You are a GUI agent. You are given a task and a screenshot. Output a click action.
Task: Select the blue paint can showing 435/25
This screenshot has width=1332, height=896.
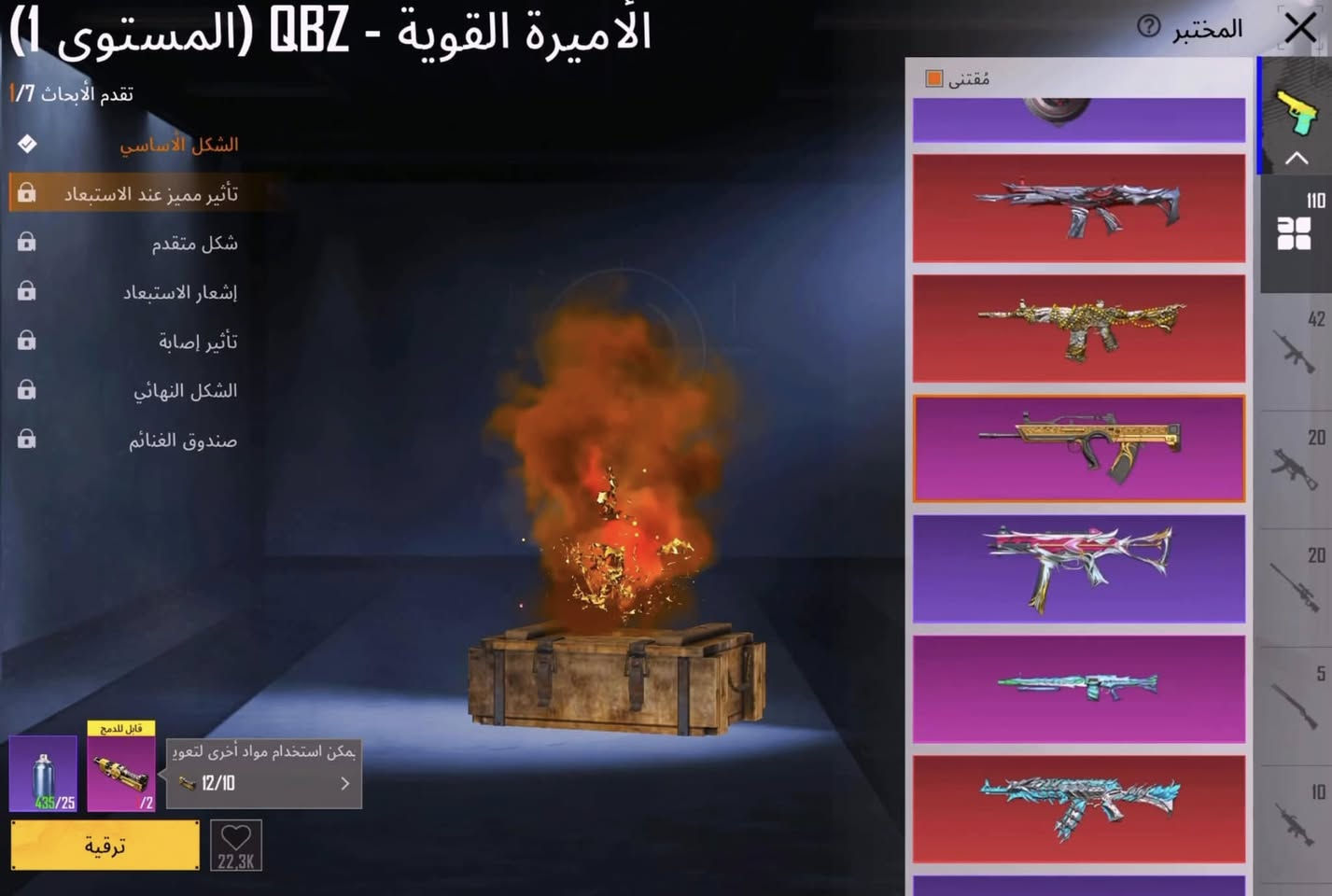tap(43, 770)
